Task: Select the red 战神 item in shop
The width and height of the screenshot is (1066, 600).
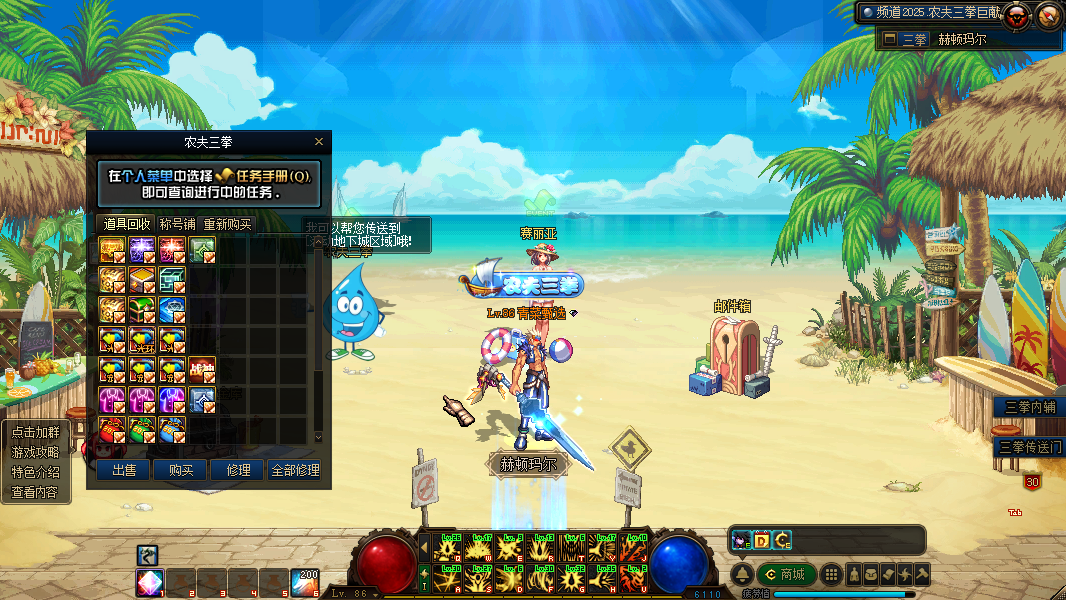Action: 202,370
